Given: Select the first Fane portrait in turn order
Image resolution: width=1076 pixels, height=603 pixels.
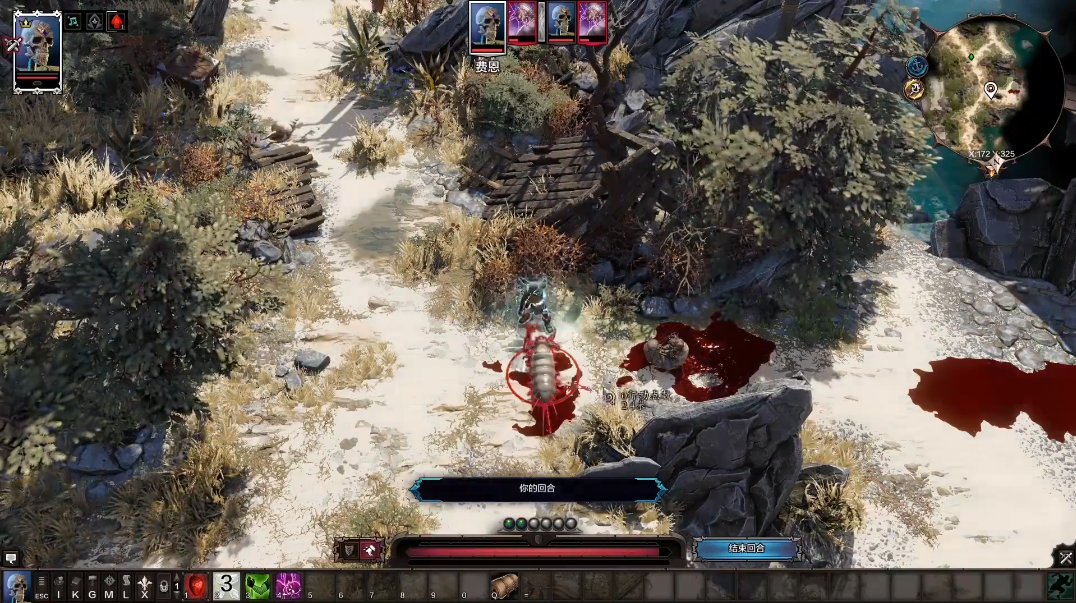Looking at the screenshot, I should 487,26.
